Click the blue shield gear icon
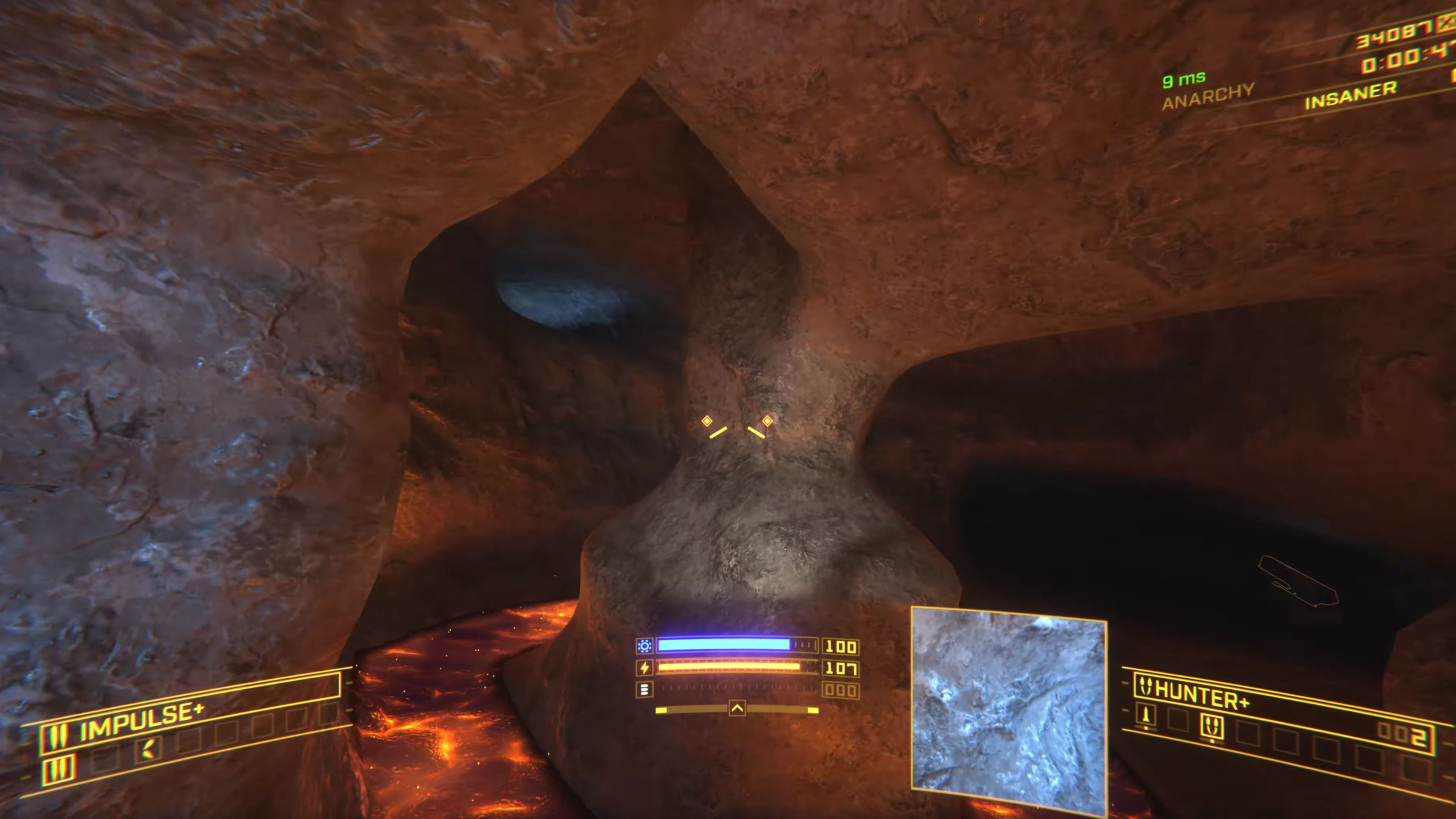This screenshot has height=819, width=1456. pos(644,646)
